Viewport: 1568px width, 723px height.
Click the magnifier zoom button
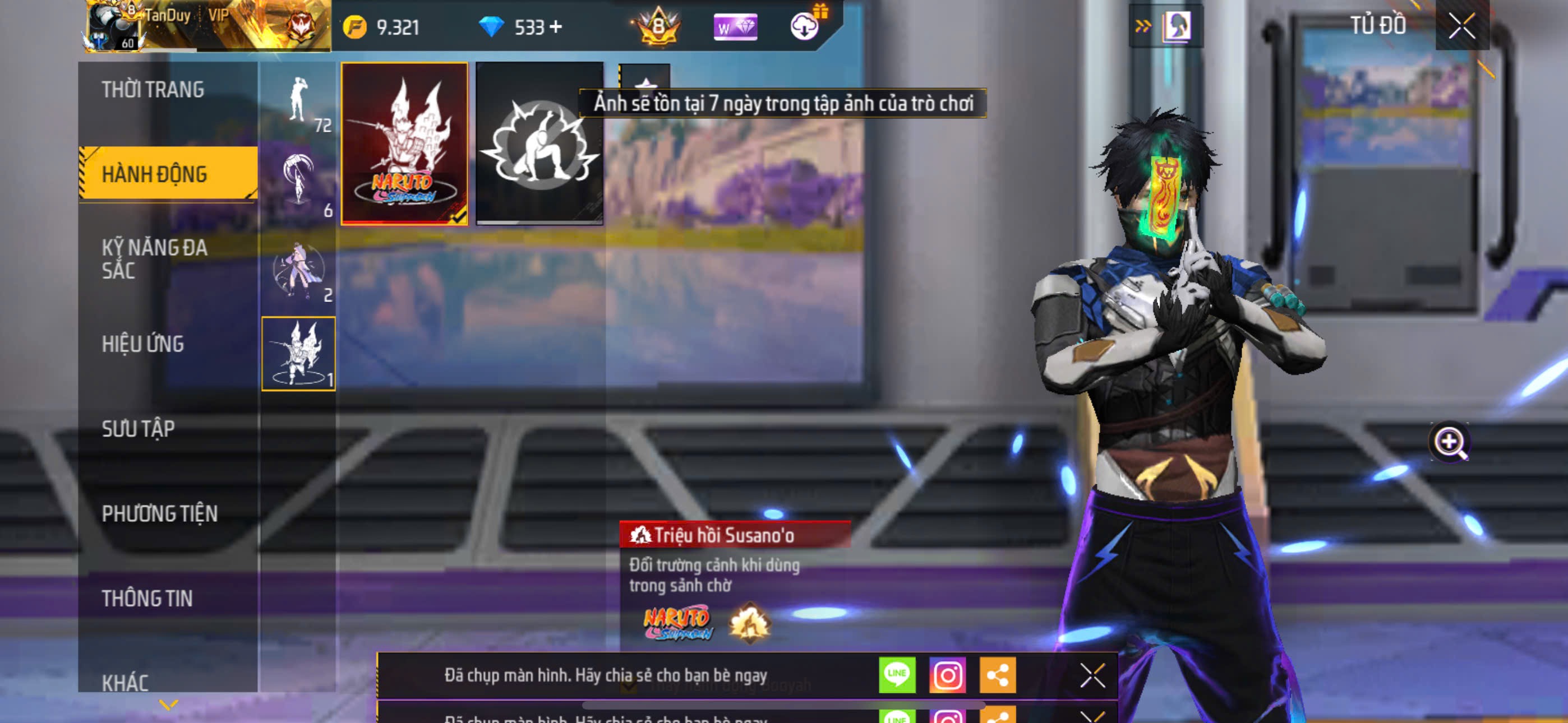[1449, 442]
